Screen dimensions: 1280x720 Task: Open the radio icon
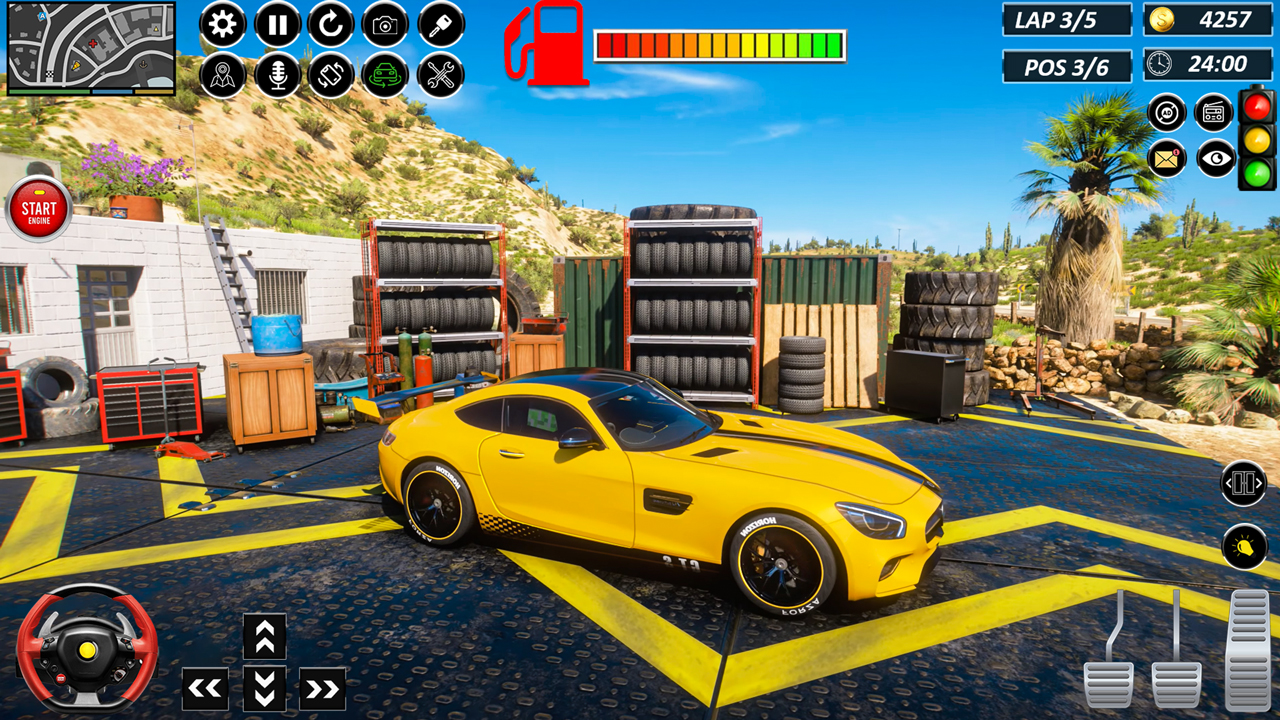[1213, 115]
